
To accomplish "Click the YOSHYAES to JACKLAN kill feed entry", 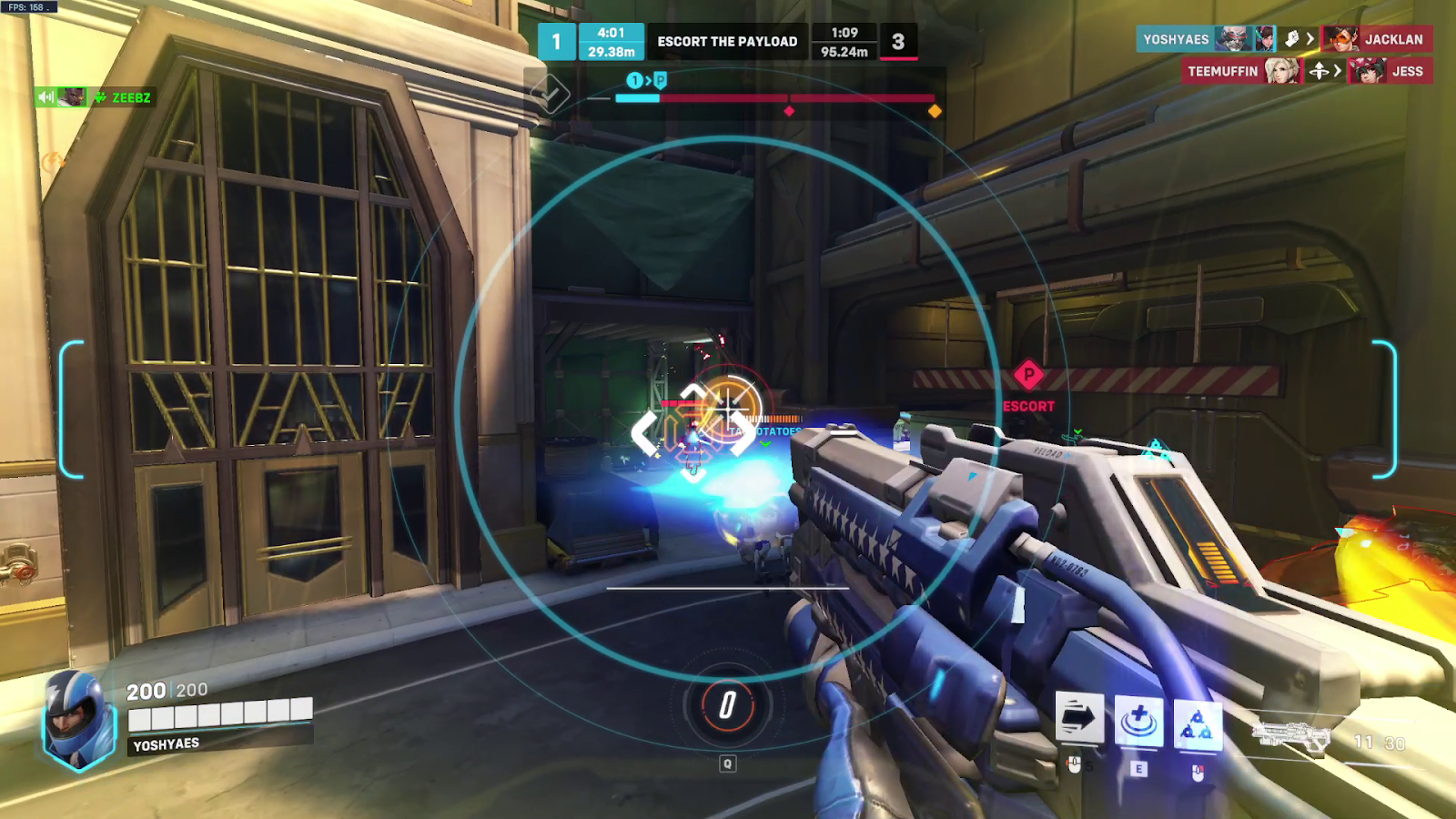I will click(x=1284, y=39).
